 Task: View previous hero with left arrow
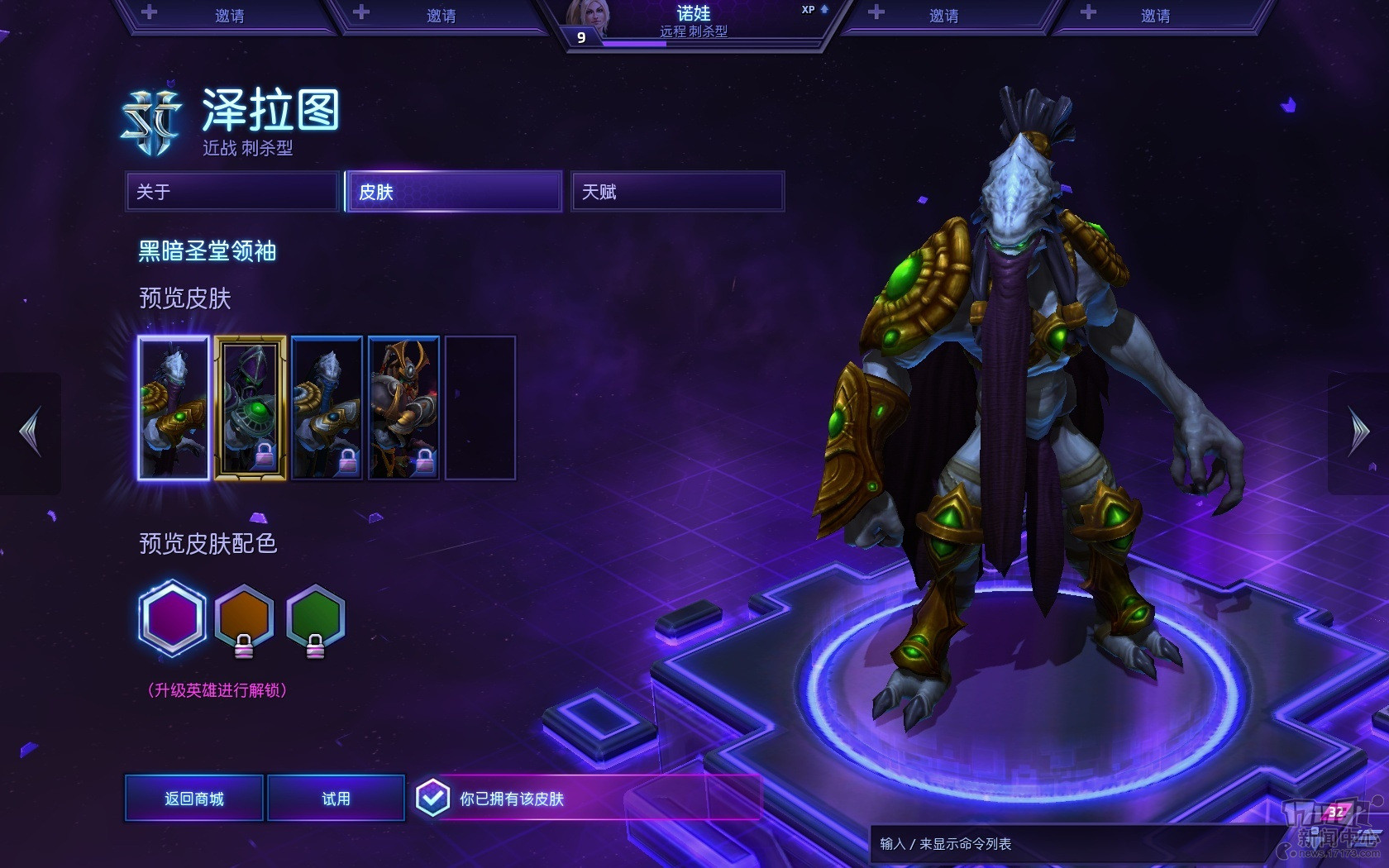point(31,432)
